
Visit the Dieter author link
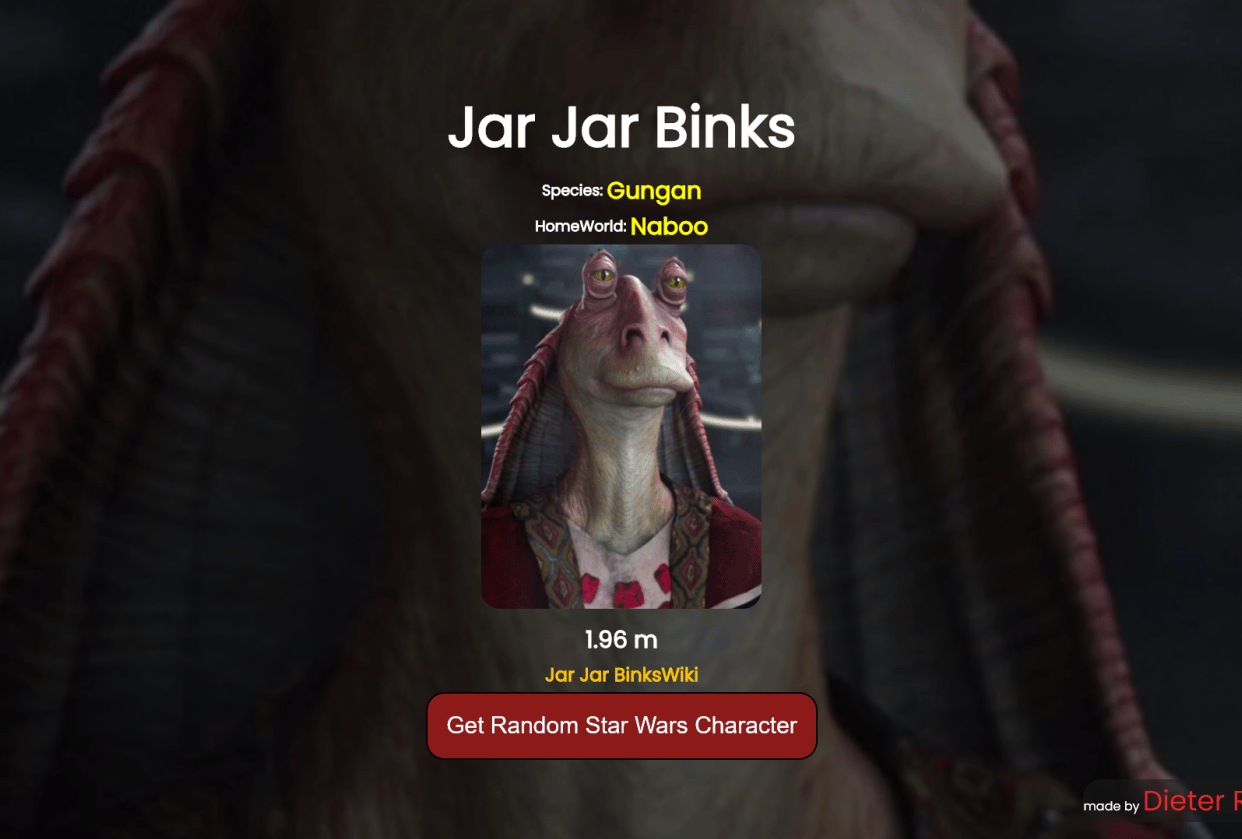tap(1191, 801)
